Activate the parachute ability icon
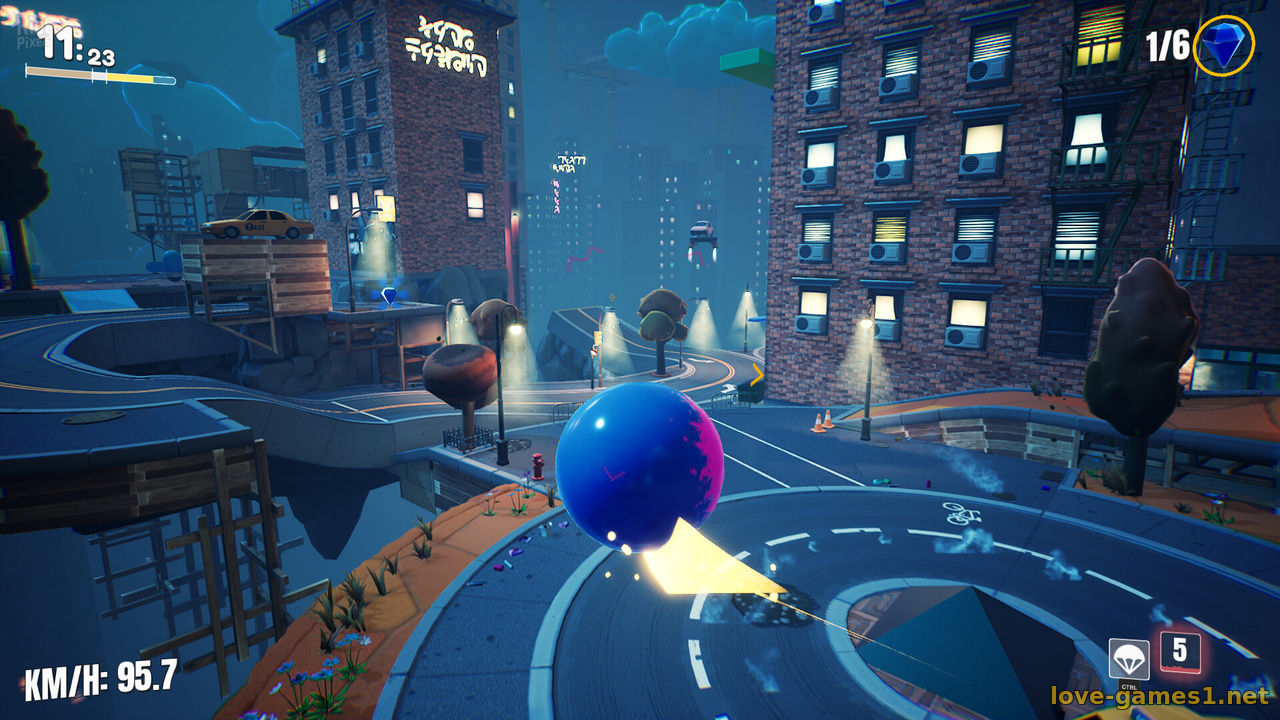The width and height of the screenshot is (1280, 720). click(x=1129, y=660)
